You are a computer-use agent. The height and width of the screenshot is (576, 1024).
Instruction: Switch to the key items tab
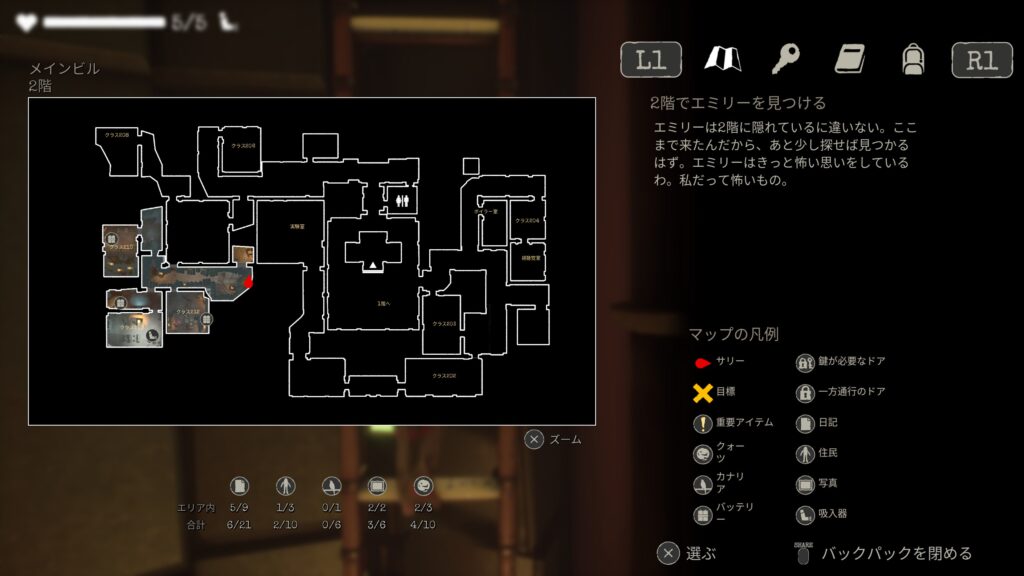pyautogui.click(x=785, y=60)
